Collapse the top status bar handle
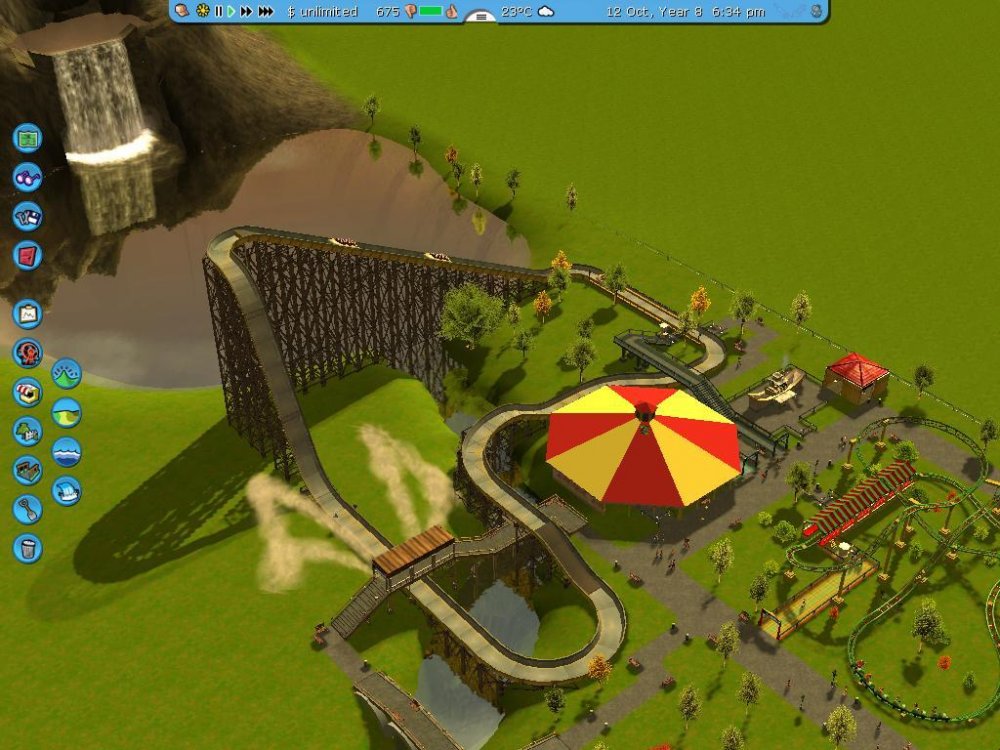The width and height of the screenshot is (1000, 750). pos(481,16)
